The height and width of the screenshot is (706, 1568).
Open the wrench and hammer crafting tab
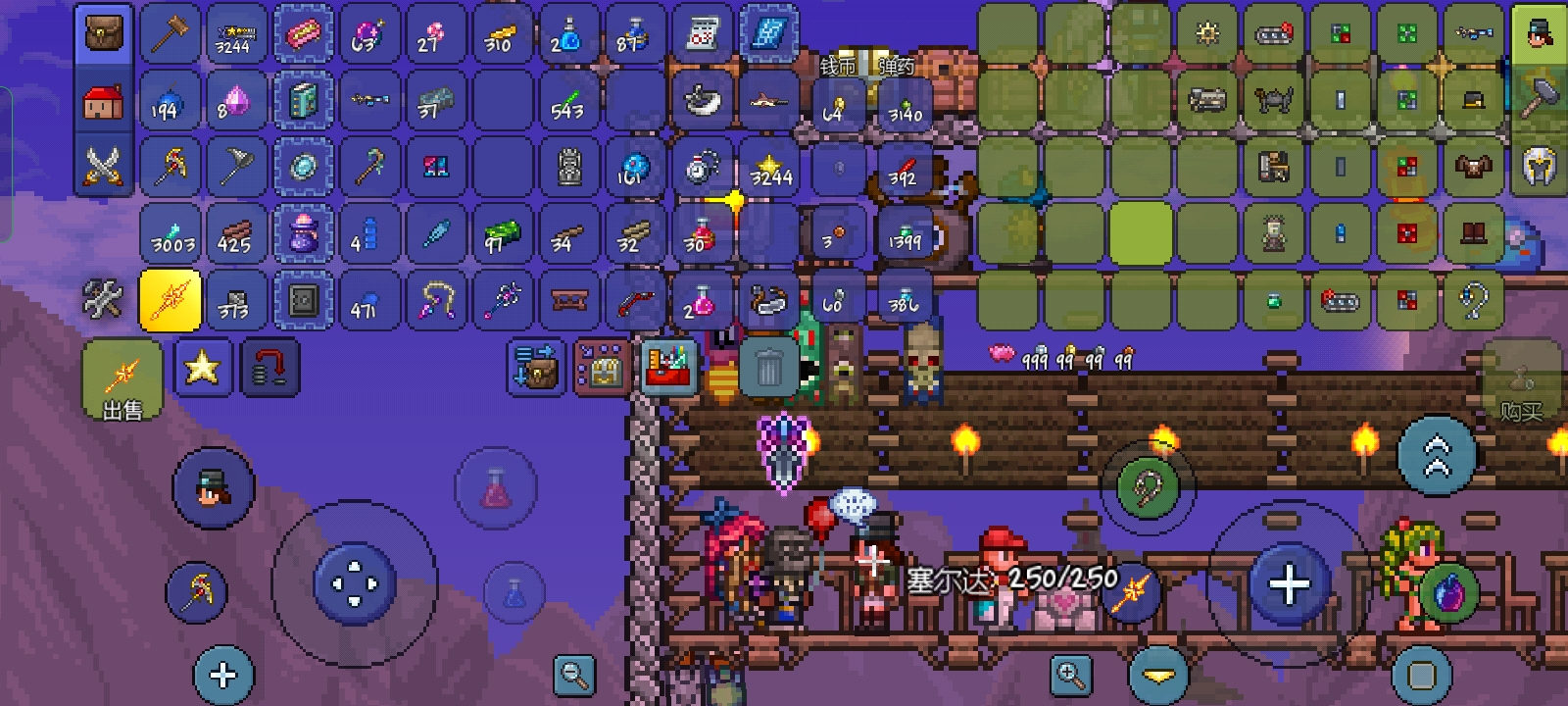click(103, 299)
